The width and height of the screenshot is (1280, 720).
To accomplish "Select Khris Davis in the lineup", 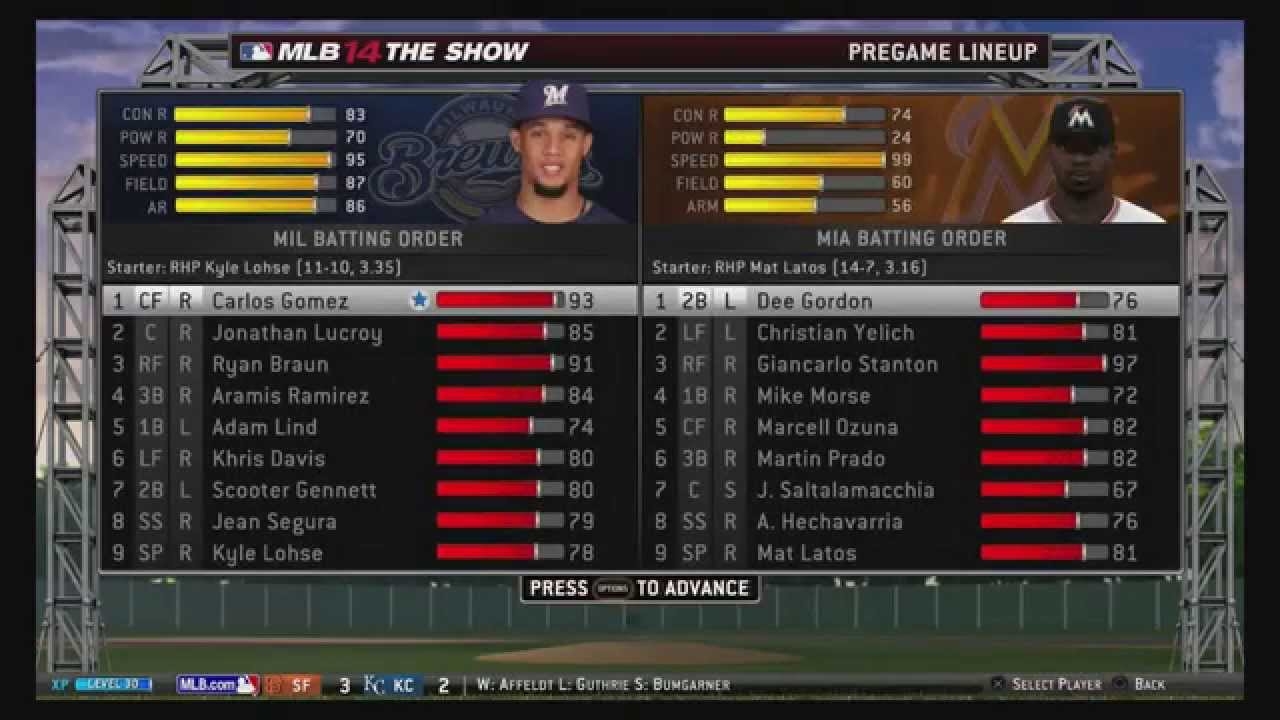I will (268, 459).
